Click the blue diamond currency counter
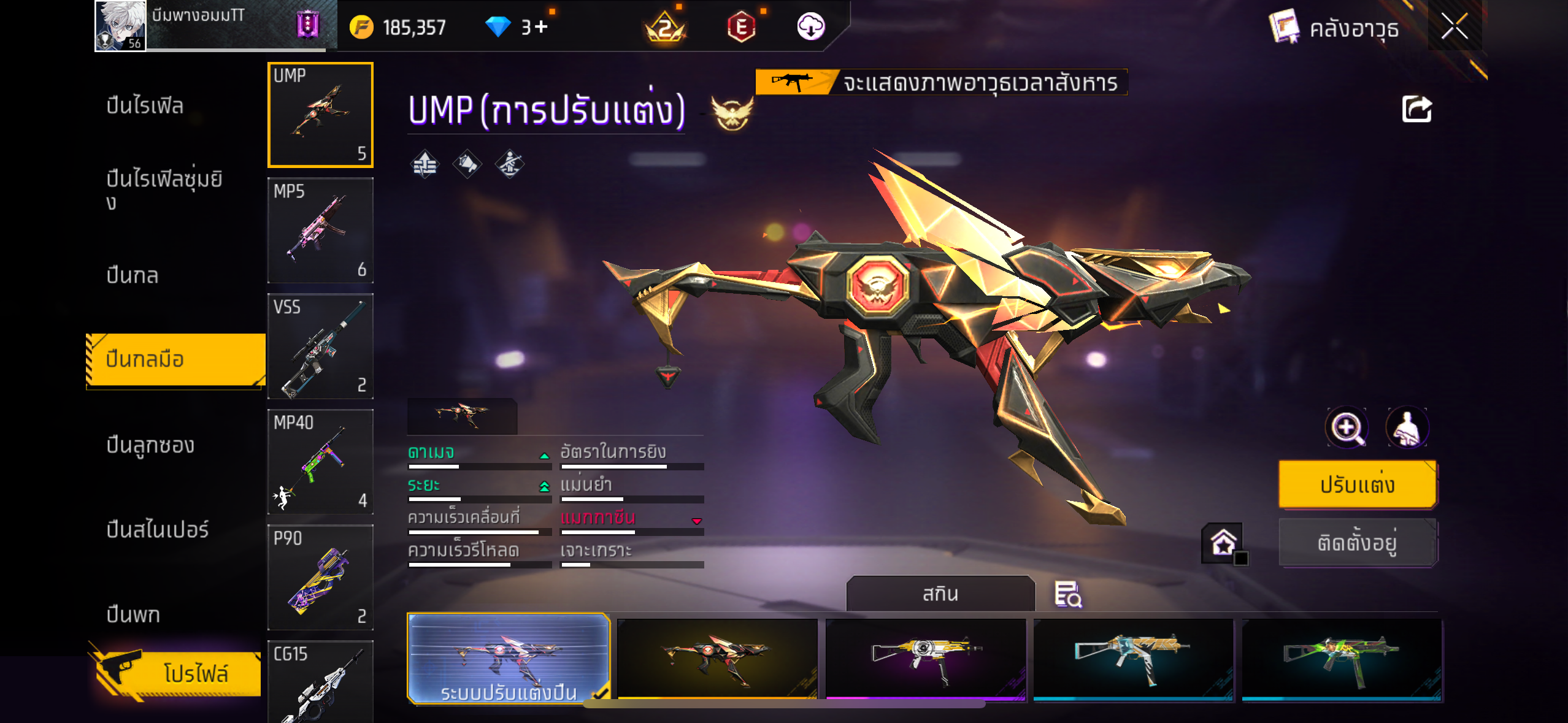This screenshot has height=723, width=1568. 516,27
